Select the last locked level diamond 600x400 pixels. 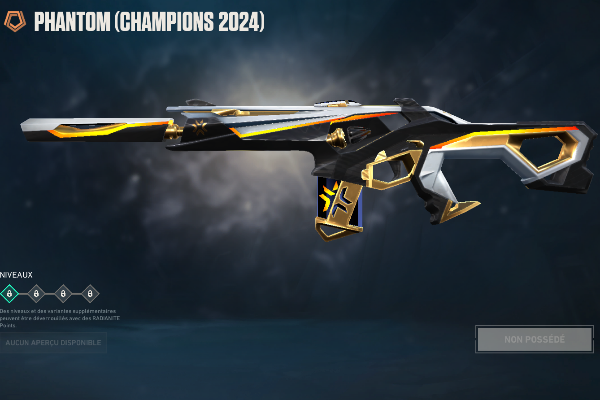tap(90, 293)
